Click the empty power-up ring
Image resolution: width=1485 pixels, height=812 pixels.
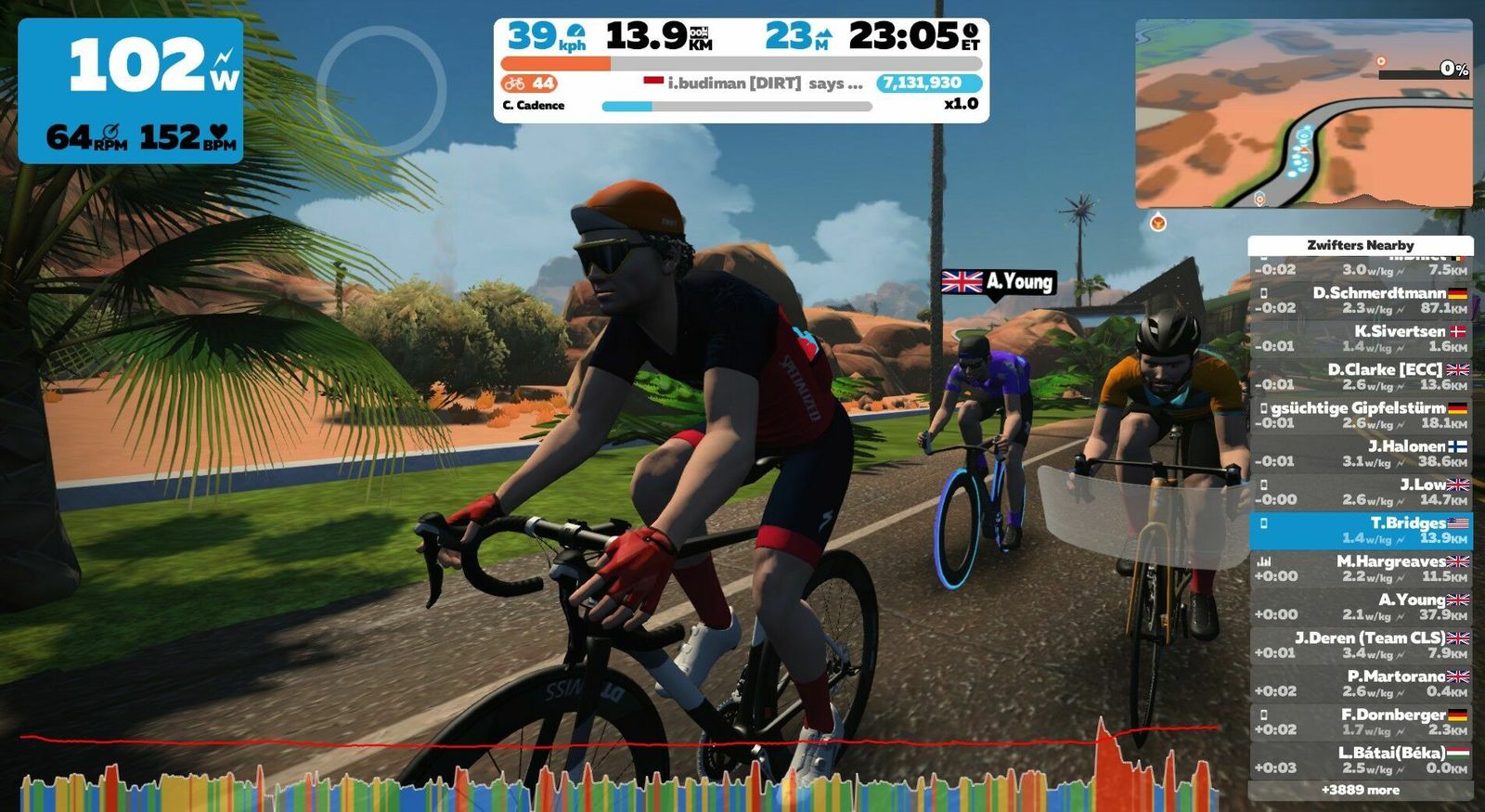click(x=381, y=90)
